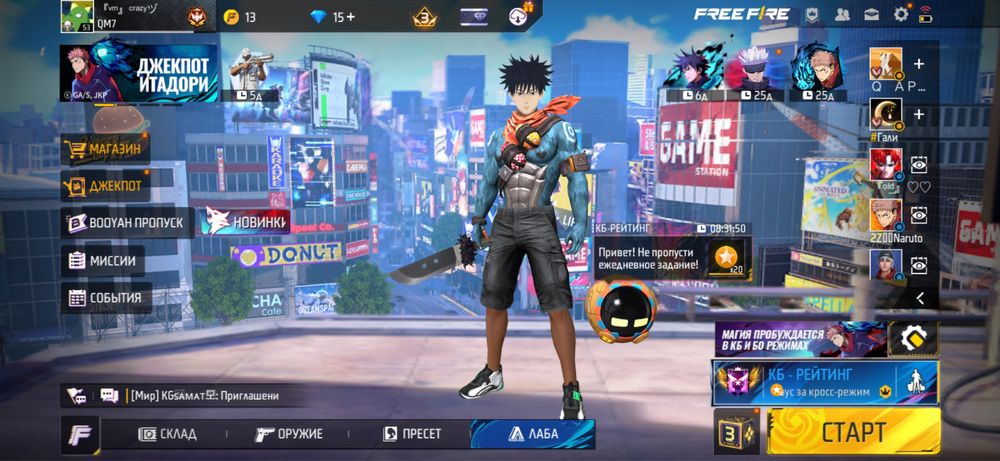Open the settings gear in the top bar
This screenshot has width=1000, height=461.
pos(901,14)
